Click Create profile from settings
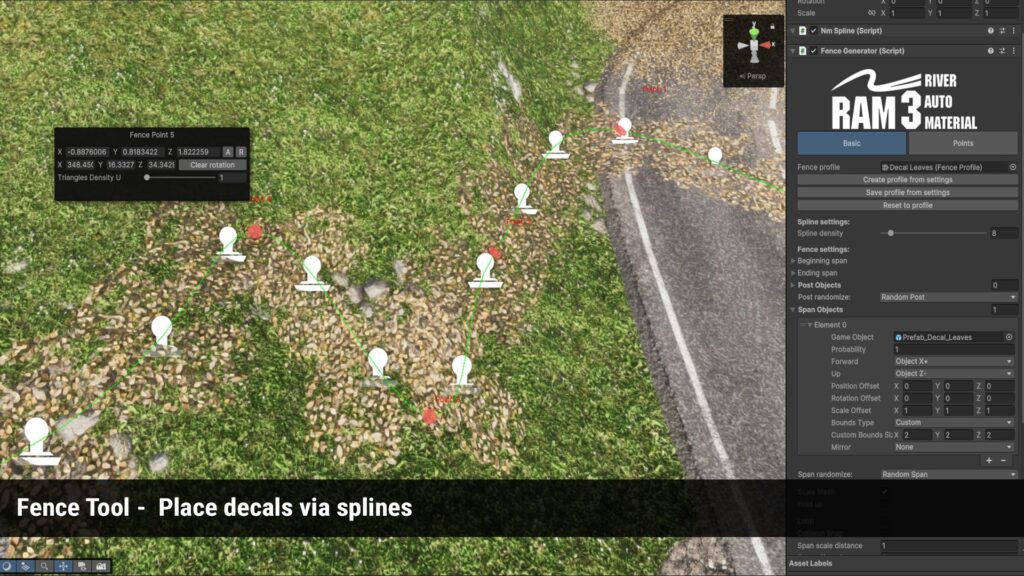1024x576 pixels. pos(907,180)
